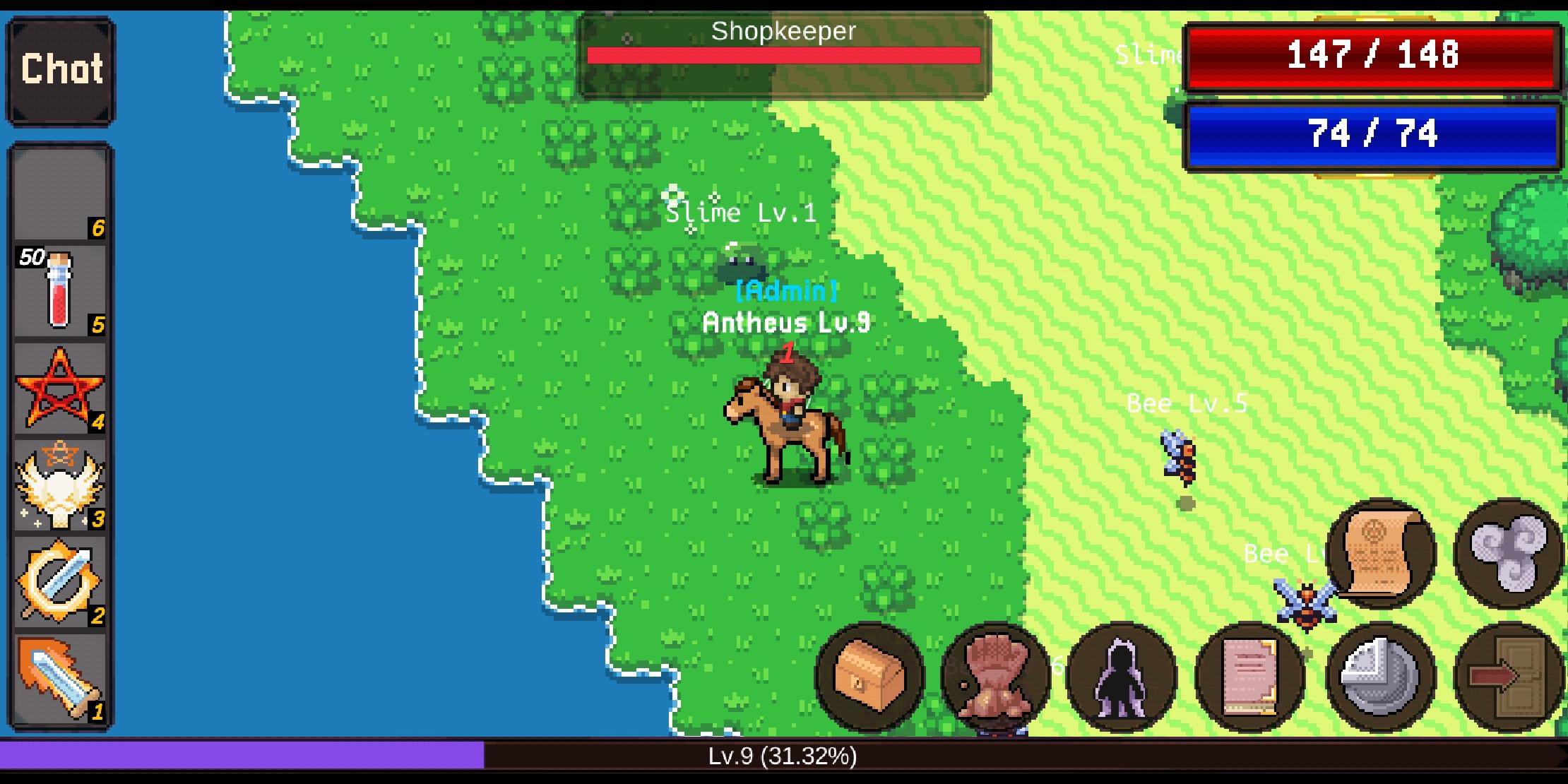
Task: Select the empty hotbar slot 6
Action: [60, 198]
